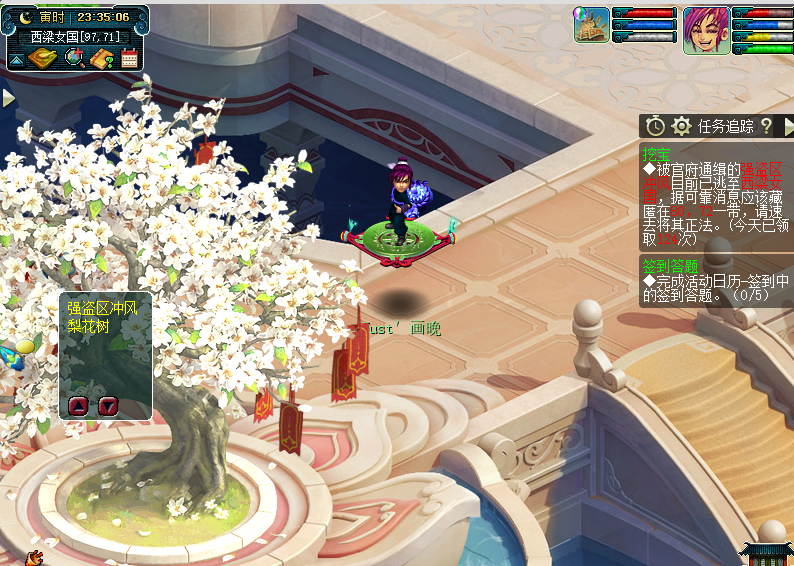Click the up arrow button in the chat box
The height and width of the screenshot is (566, 794).
click(x=78, y=405)
